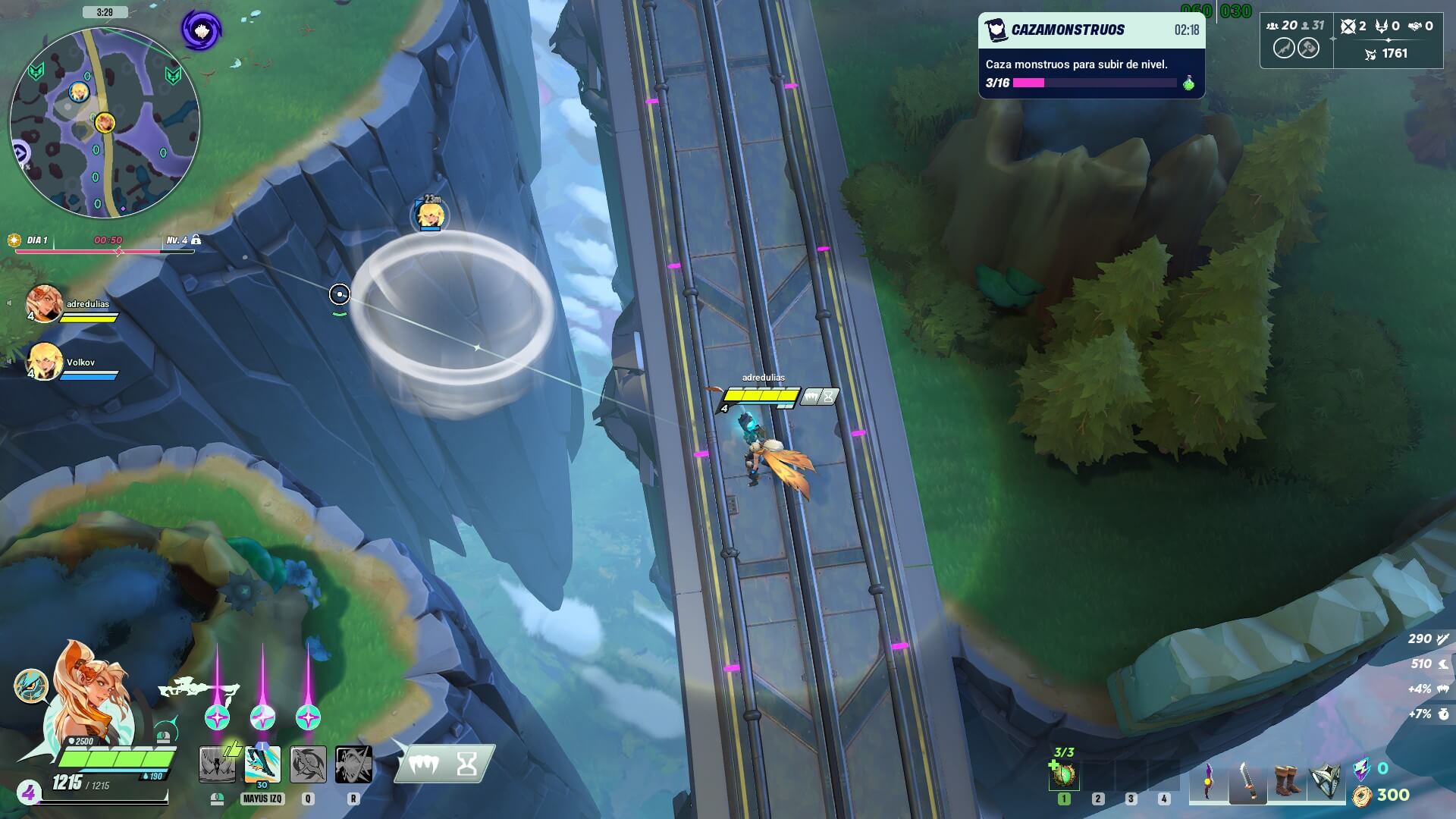This screenshot has height=819, width=1456.
Task: Select teammate Volkov's portrait
Action: coord(45,362)
